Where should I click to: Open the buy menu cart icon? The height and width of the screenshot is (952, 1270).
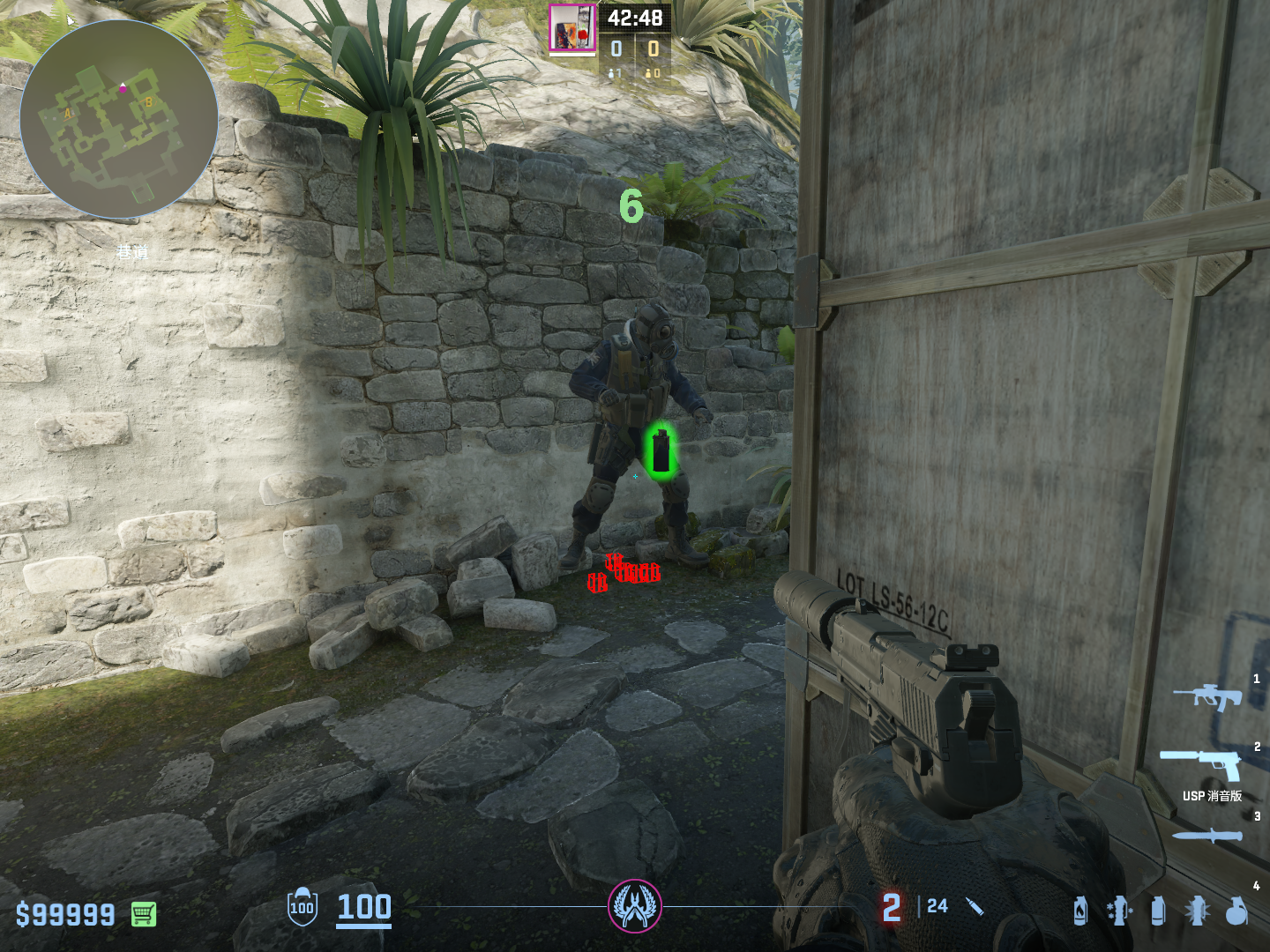click(144, 914)
